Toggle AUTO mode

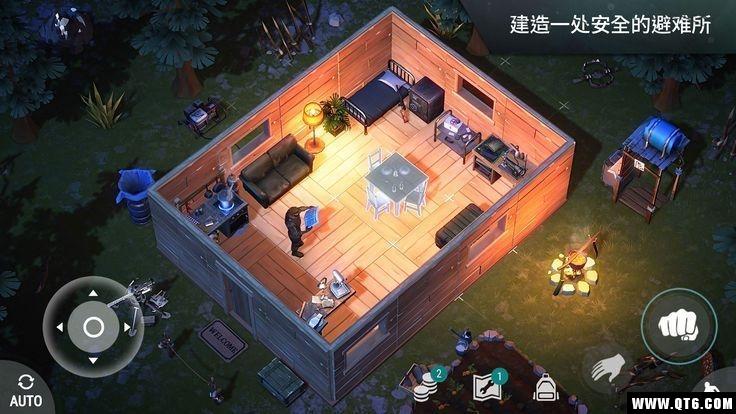click(x=26, y=390)
